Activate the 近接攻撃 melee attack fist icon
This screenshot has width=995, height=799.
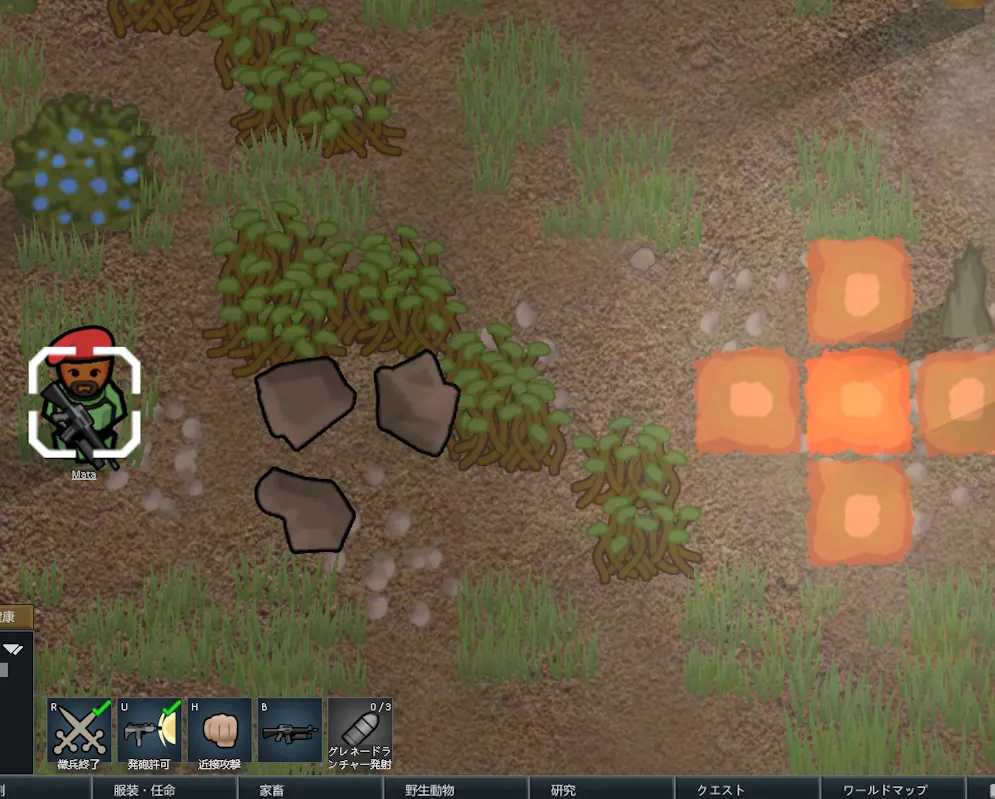[219, 731]
